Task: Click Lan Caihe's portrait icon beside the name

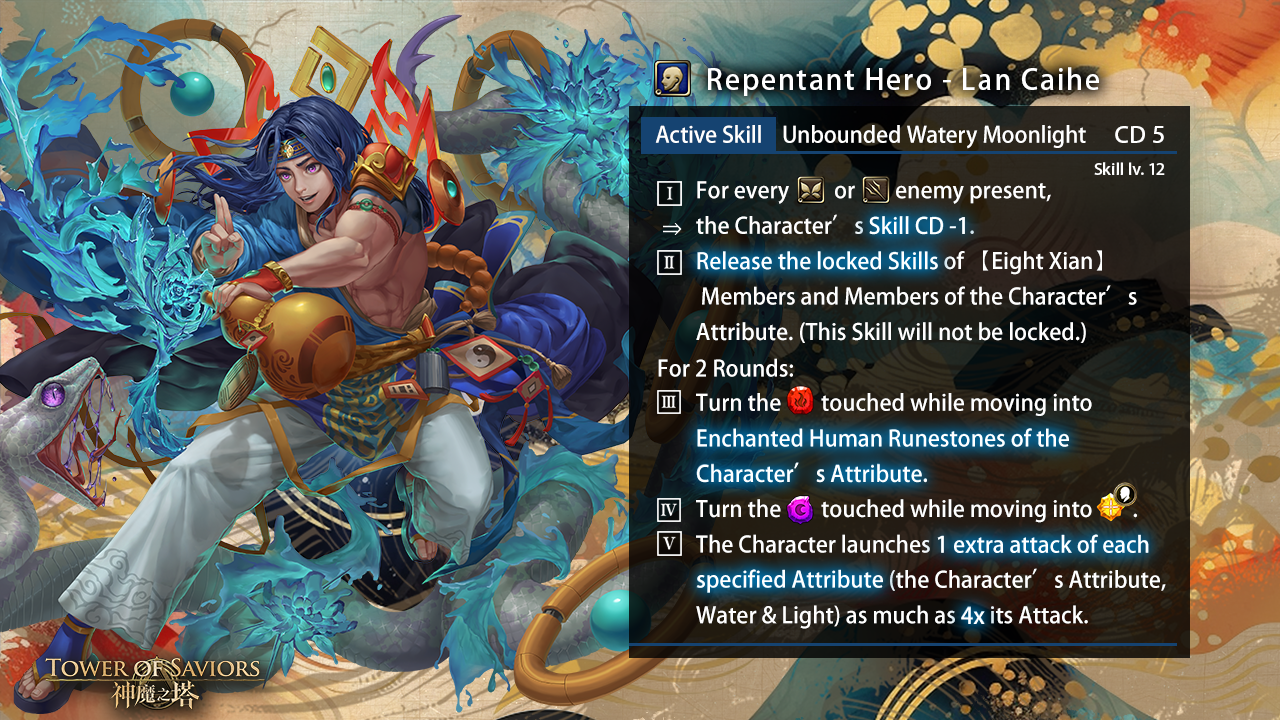Action: pyautogui.click(x=670, y=79)
